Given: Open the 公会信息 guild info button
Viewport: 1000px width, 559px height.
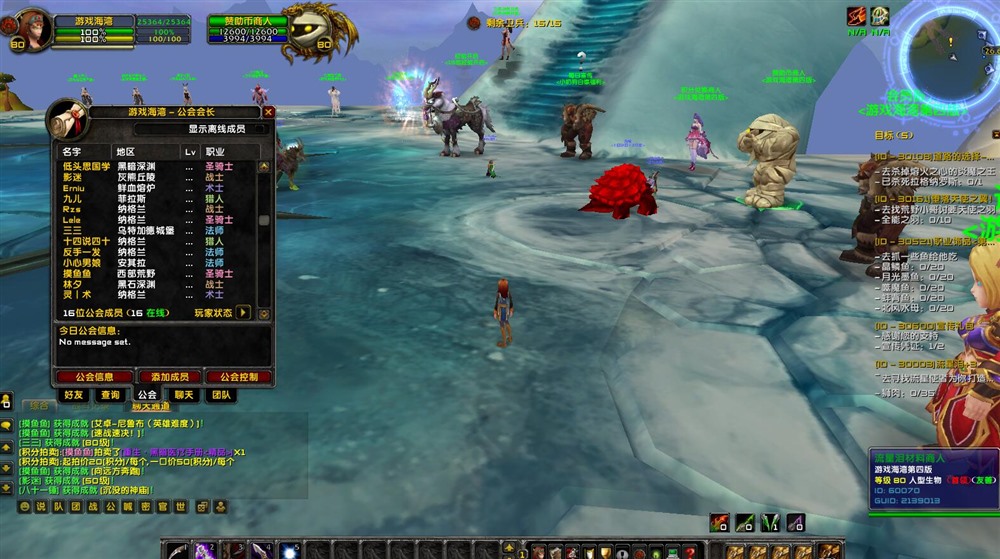Looking at the screenshot, I should pos(93,377).
